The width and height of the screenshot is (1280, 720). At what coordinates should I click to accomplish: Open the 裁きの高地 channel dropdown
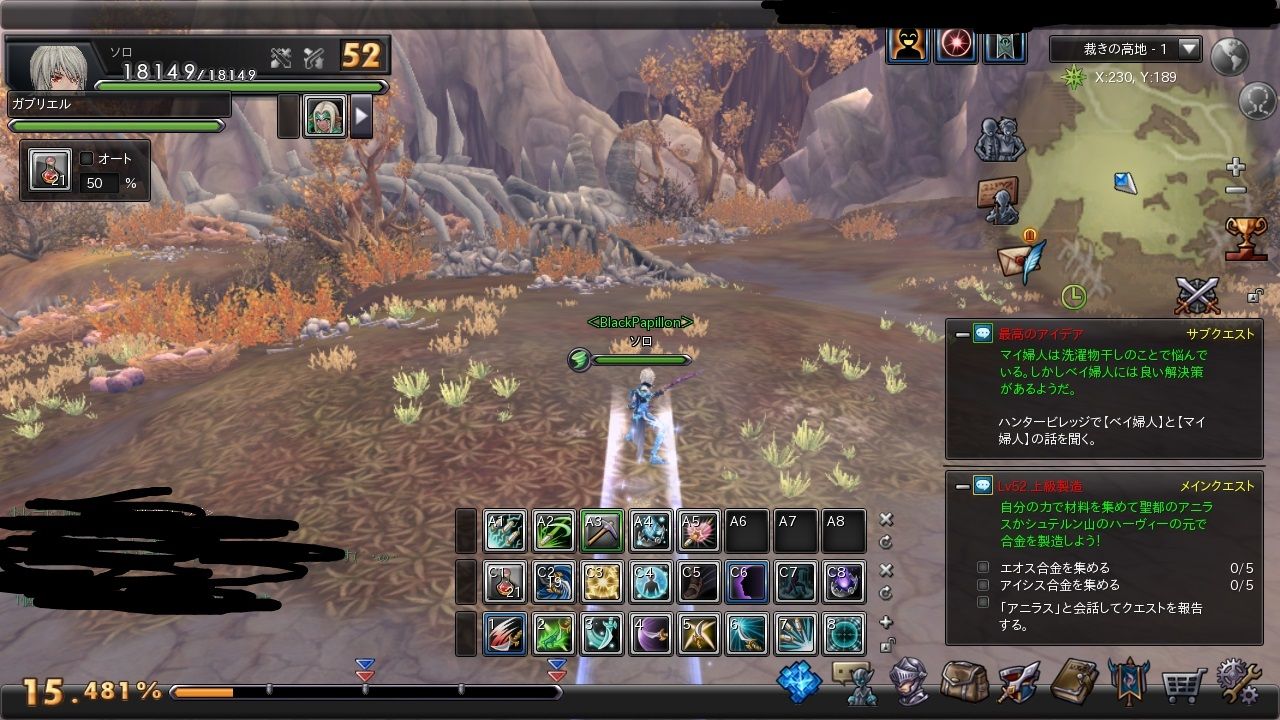[1189, 48]
